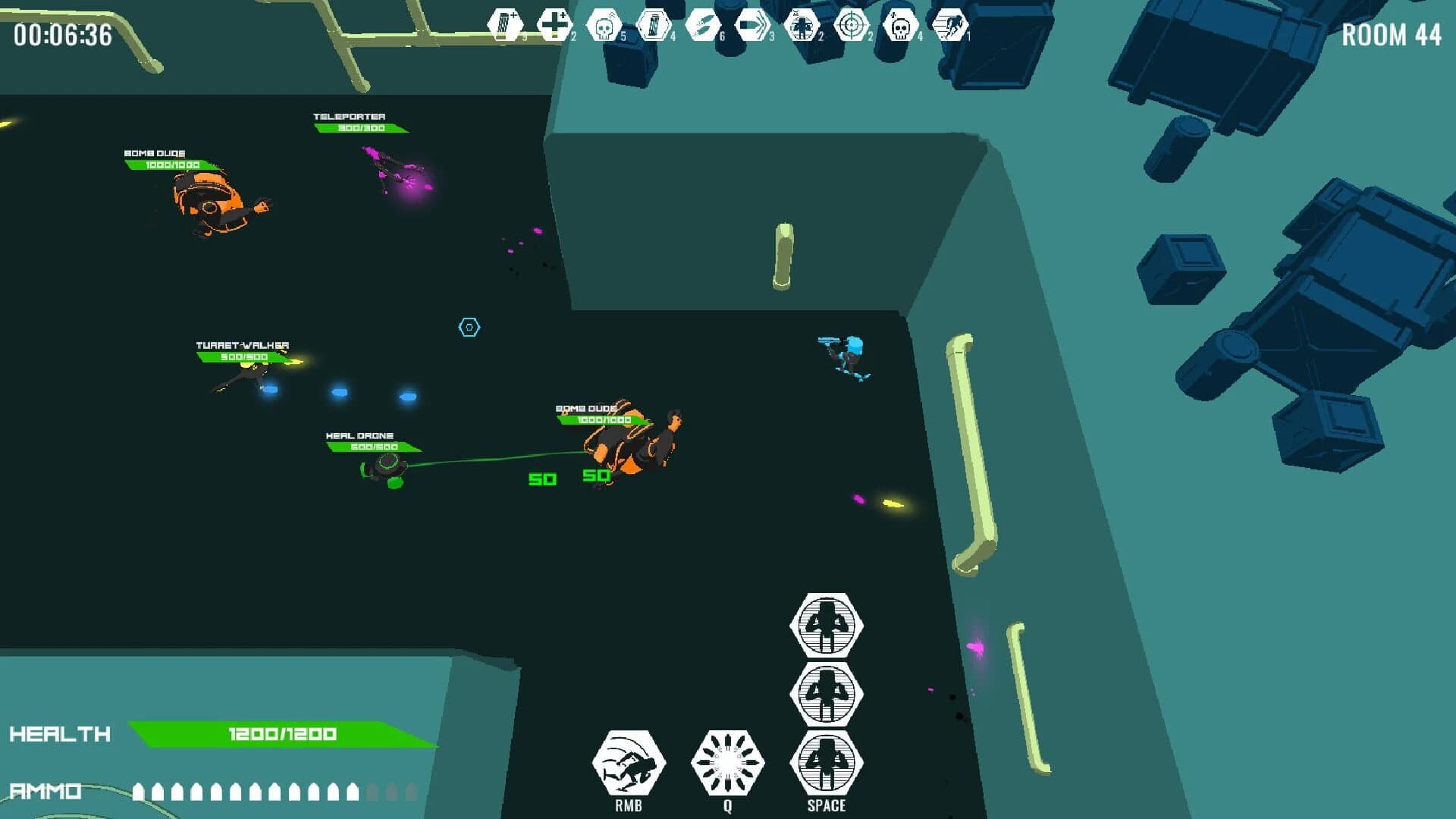Viewport: 1456px width, 819px height.
Task: Click the ROOM 44 label
Action: coord(1391,34)
